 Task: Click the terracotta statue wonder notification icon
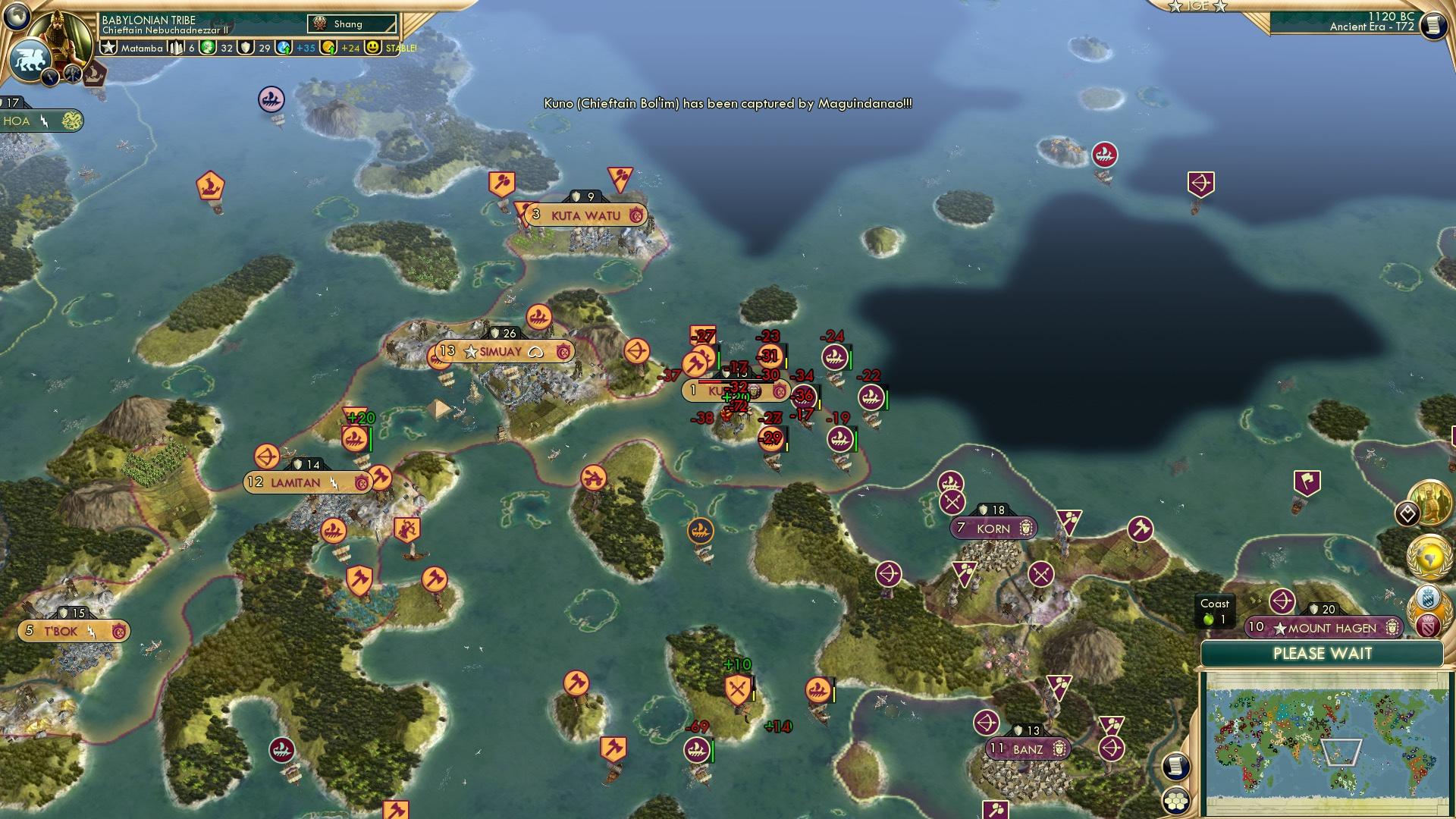1432,502
